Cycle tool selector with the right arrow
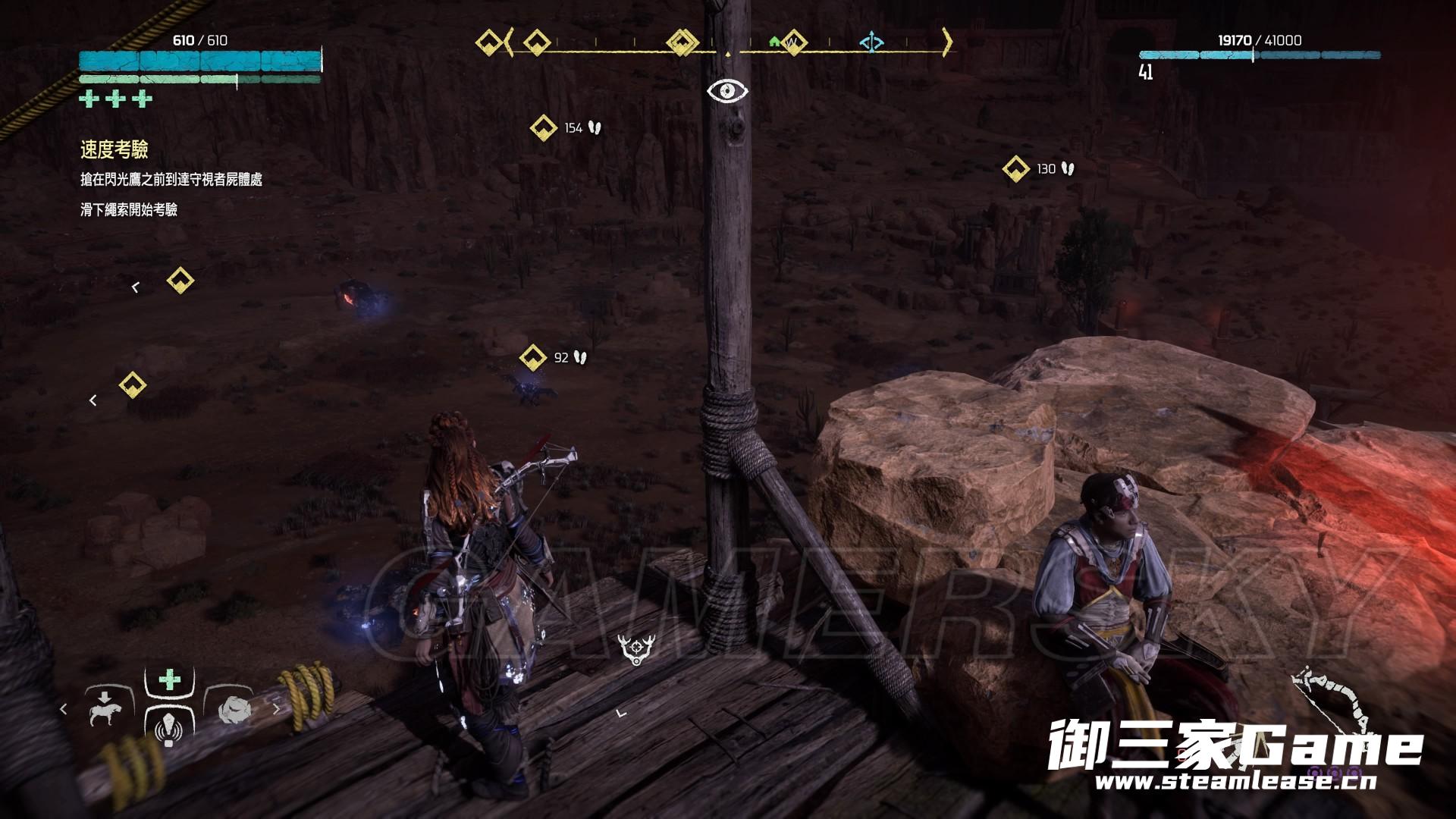This screenshot has height=819, width=1456. click(x=277, y=709)
